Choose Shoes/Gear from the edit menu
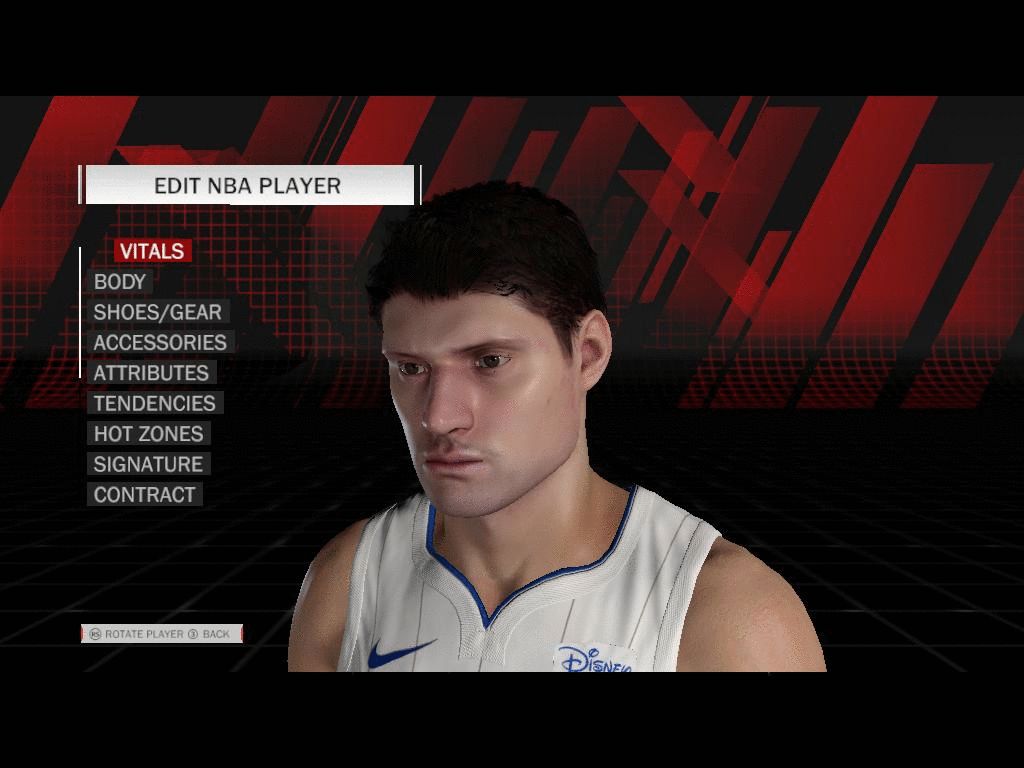Screen dimensions: 1024x768 click(x=157, y=312)
